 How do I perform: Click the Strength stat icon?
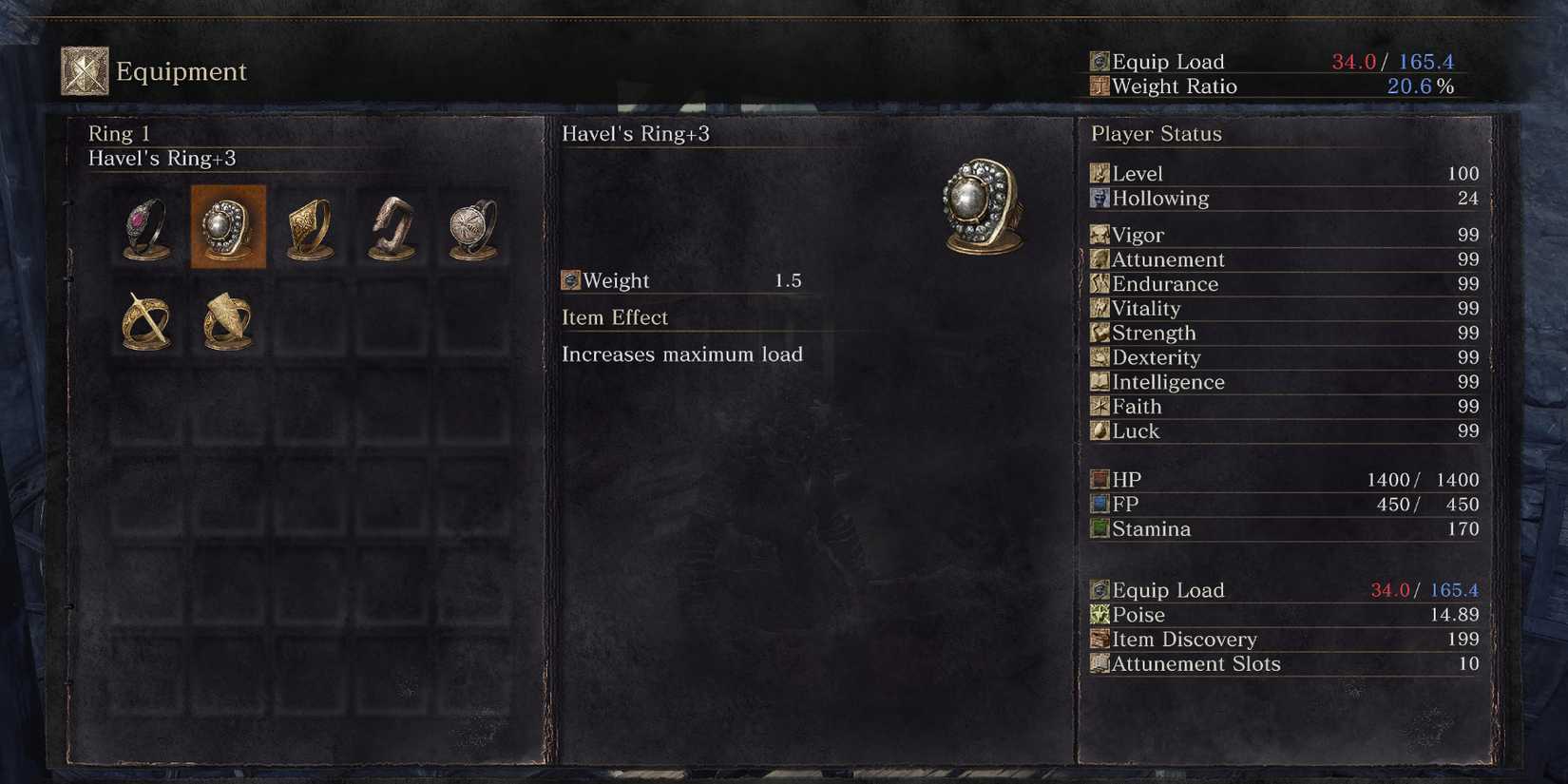1099,333
